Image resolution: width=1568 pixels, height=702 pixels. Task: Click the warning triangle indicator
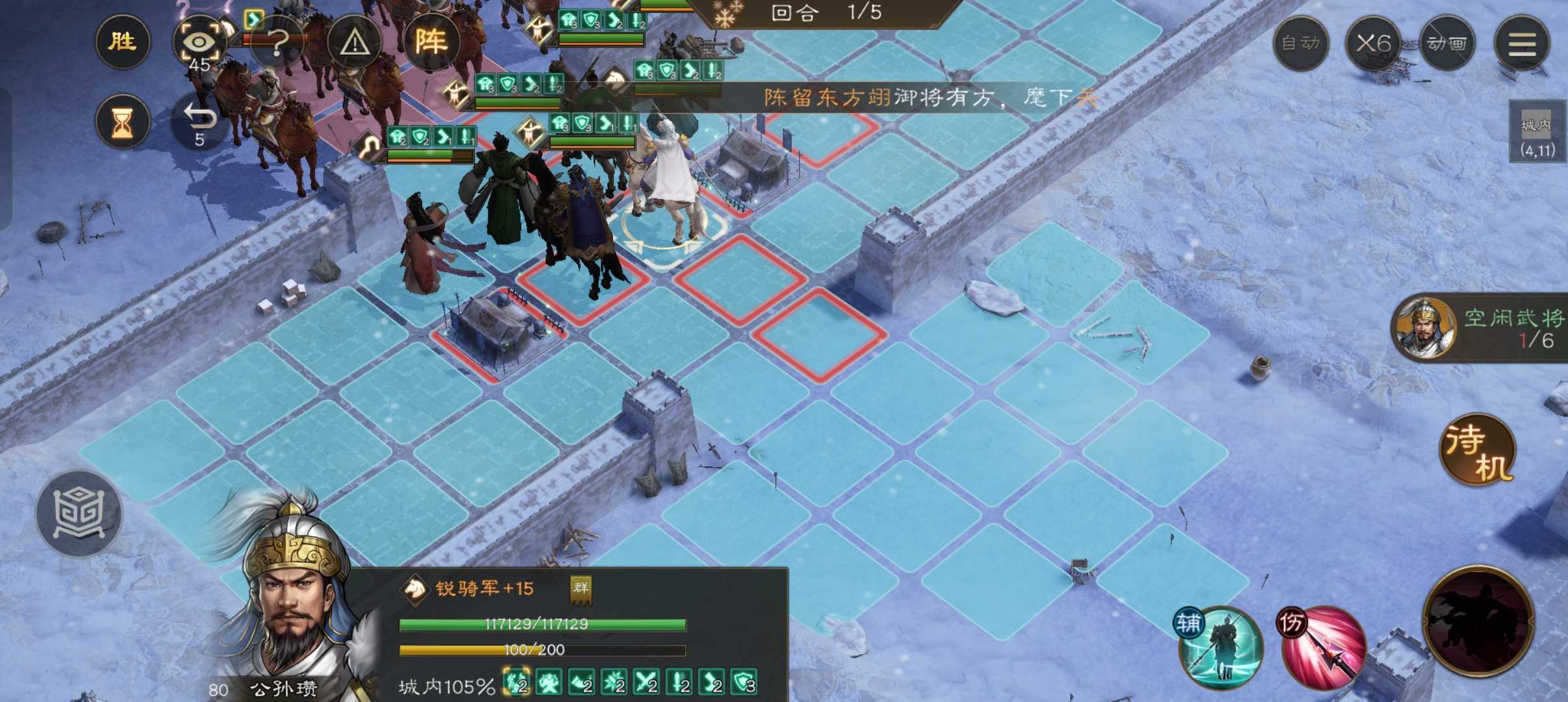click(354, 41)
